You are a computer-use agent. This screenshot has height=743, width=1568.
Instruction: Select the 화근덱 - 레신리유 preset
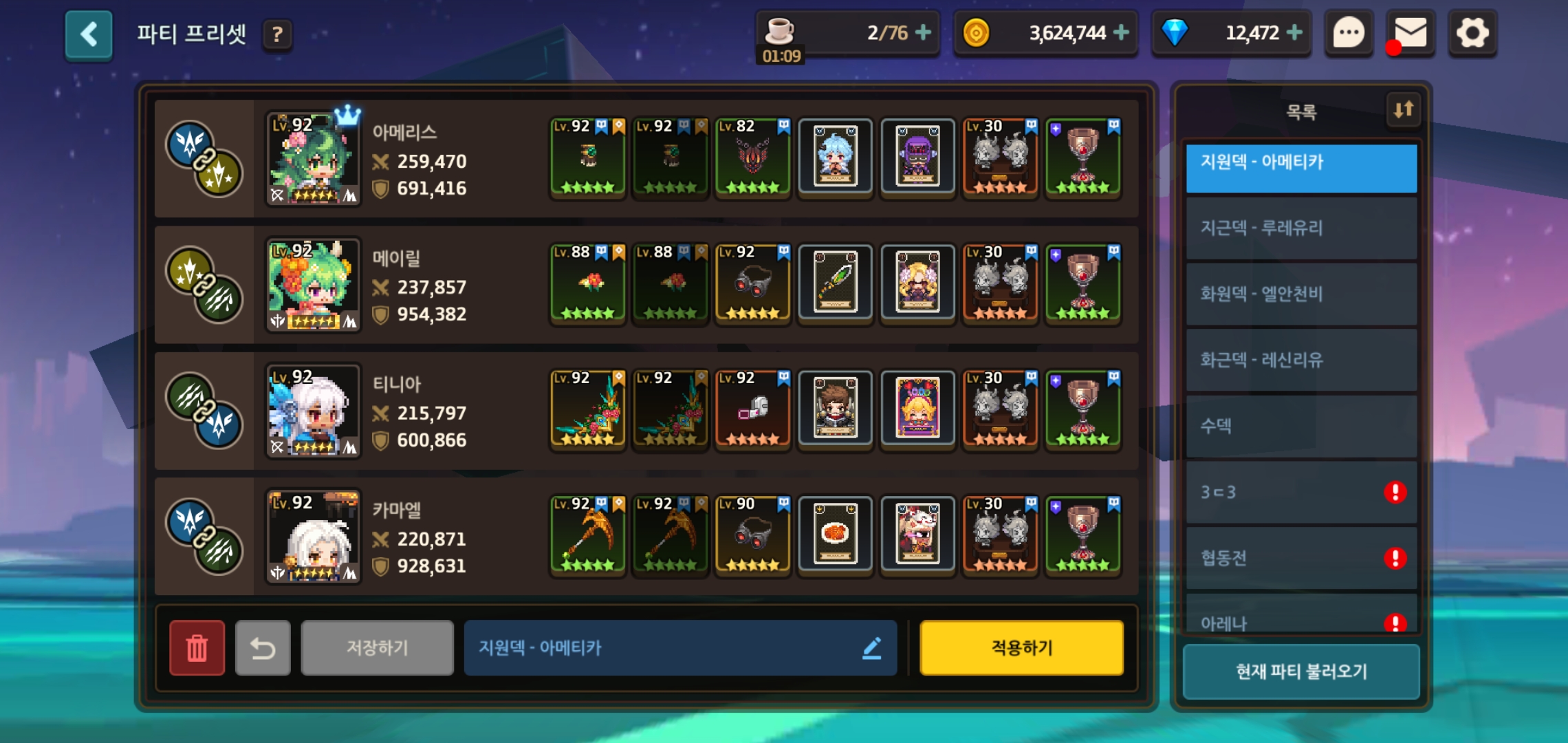1301,360
